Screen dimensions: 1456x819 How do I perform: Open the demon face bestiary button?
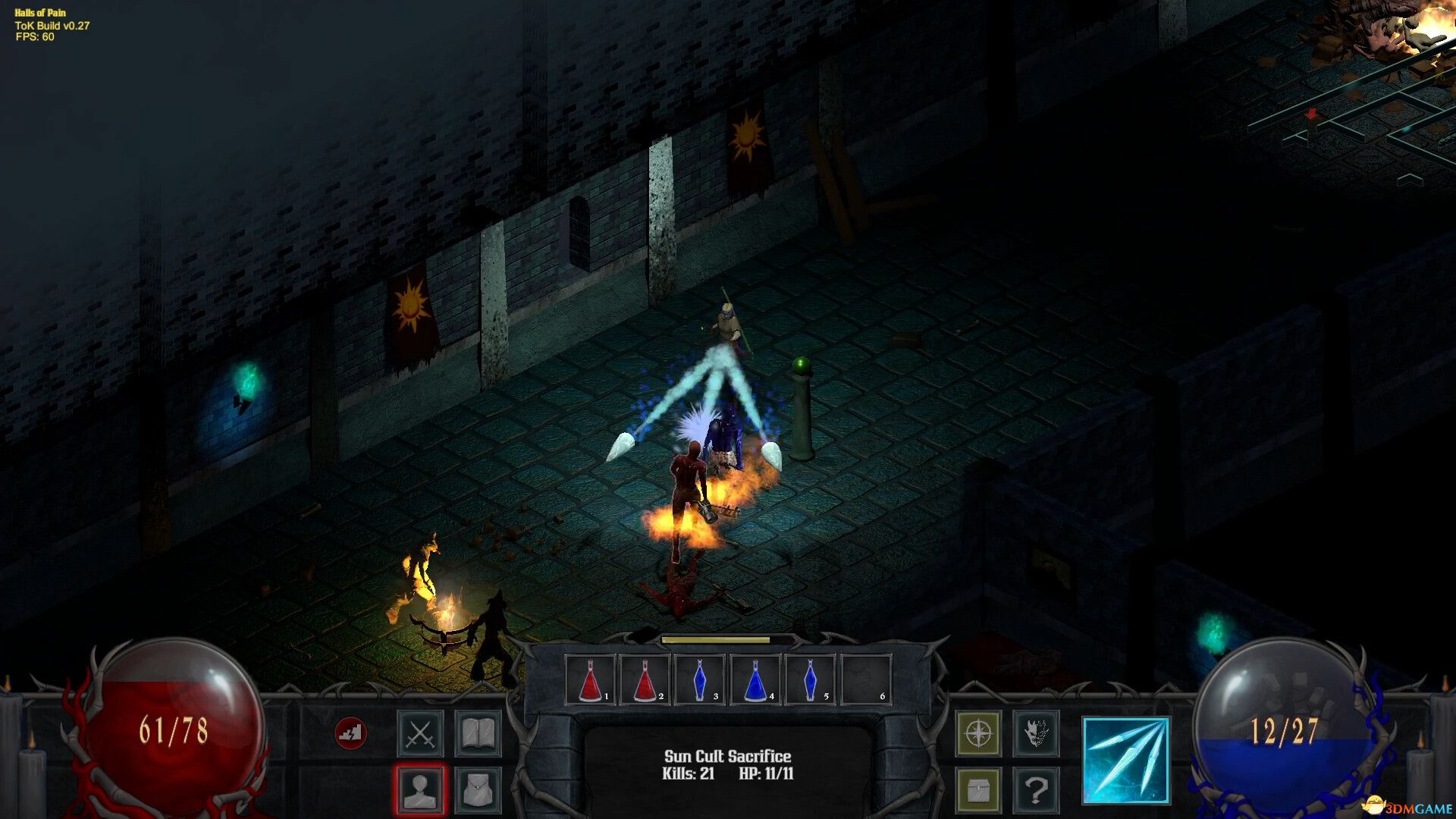1036,734
